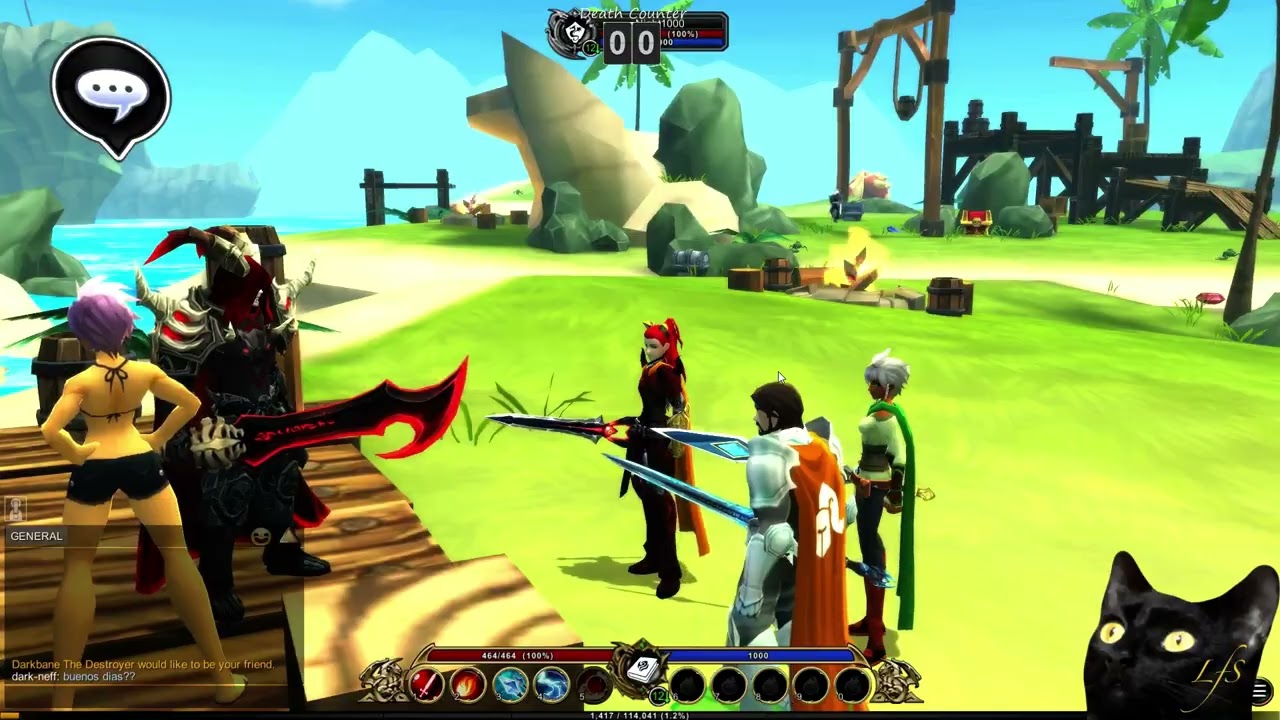Switch to the GENERAL chat tab

[37, 536]
